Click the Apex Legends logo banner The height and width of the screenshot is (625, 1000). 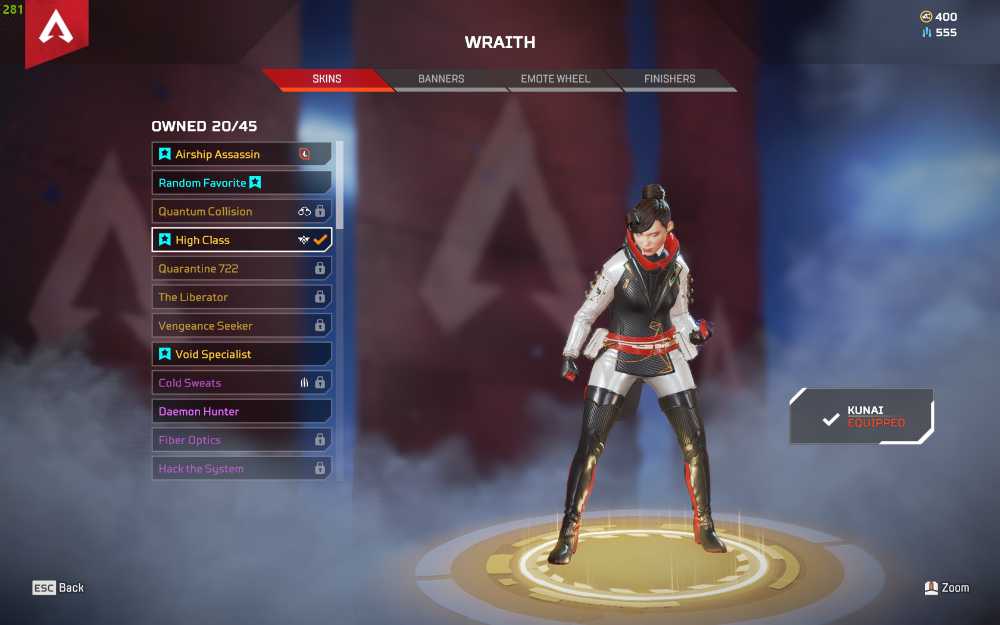pos(56,32)
